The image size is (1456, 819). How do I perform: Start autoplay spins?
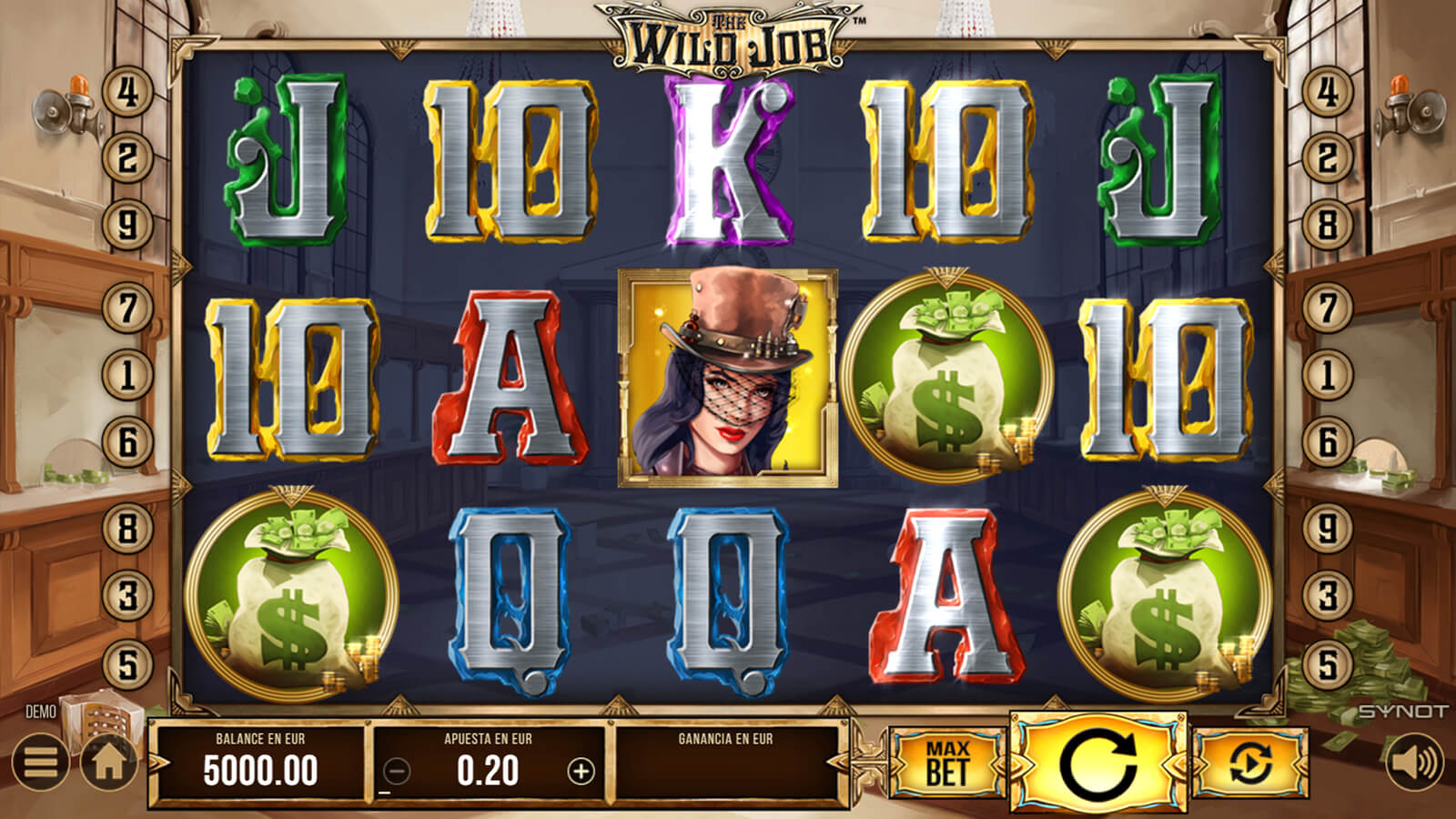click(1250, 762)
